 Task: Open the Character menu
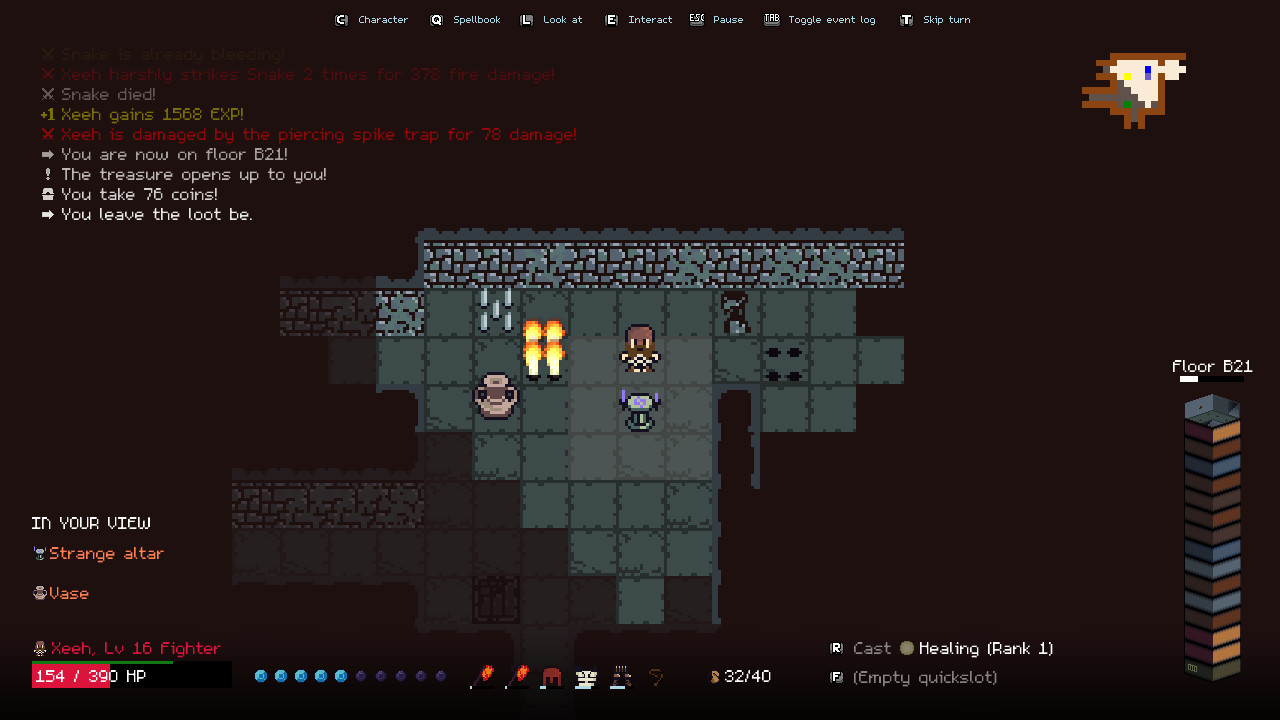[372, 19]
